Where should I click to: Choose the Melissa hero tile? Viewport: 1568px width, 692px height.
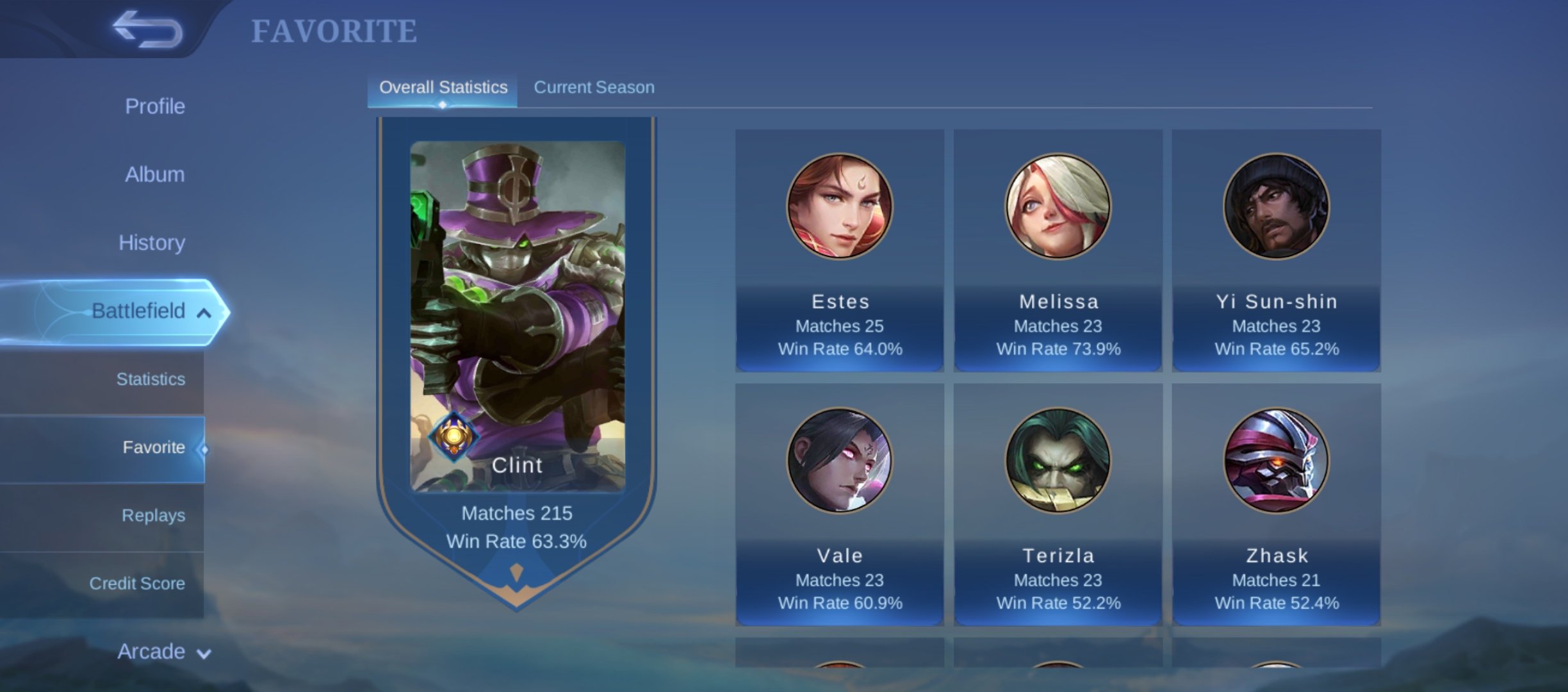[1058, 250]
